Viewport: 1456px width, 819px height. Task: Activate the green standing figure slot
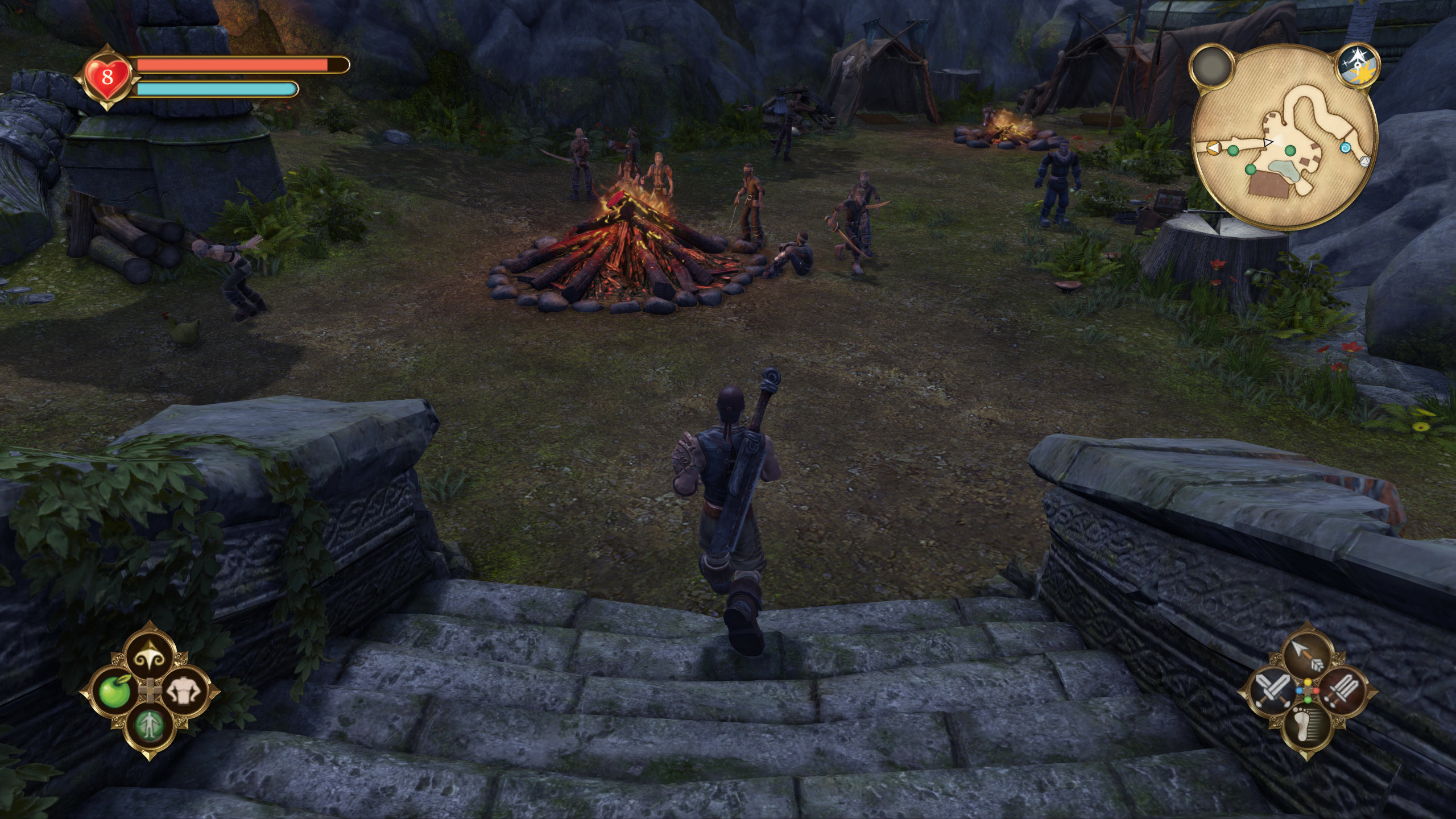point(150,726)
